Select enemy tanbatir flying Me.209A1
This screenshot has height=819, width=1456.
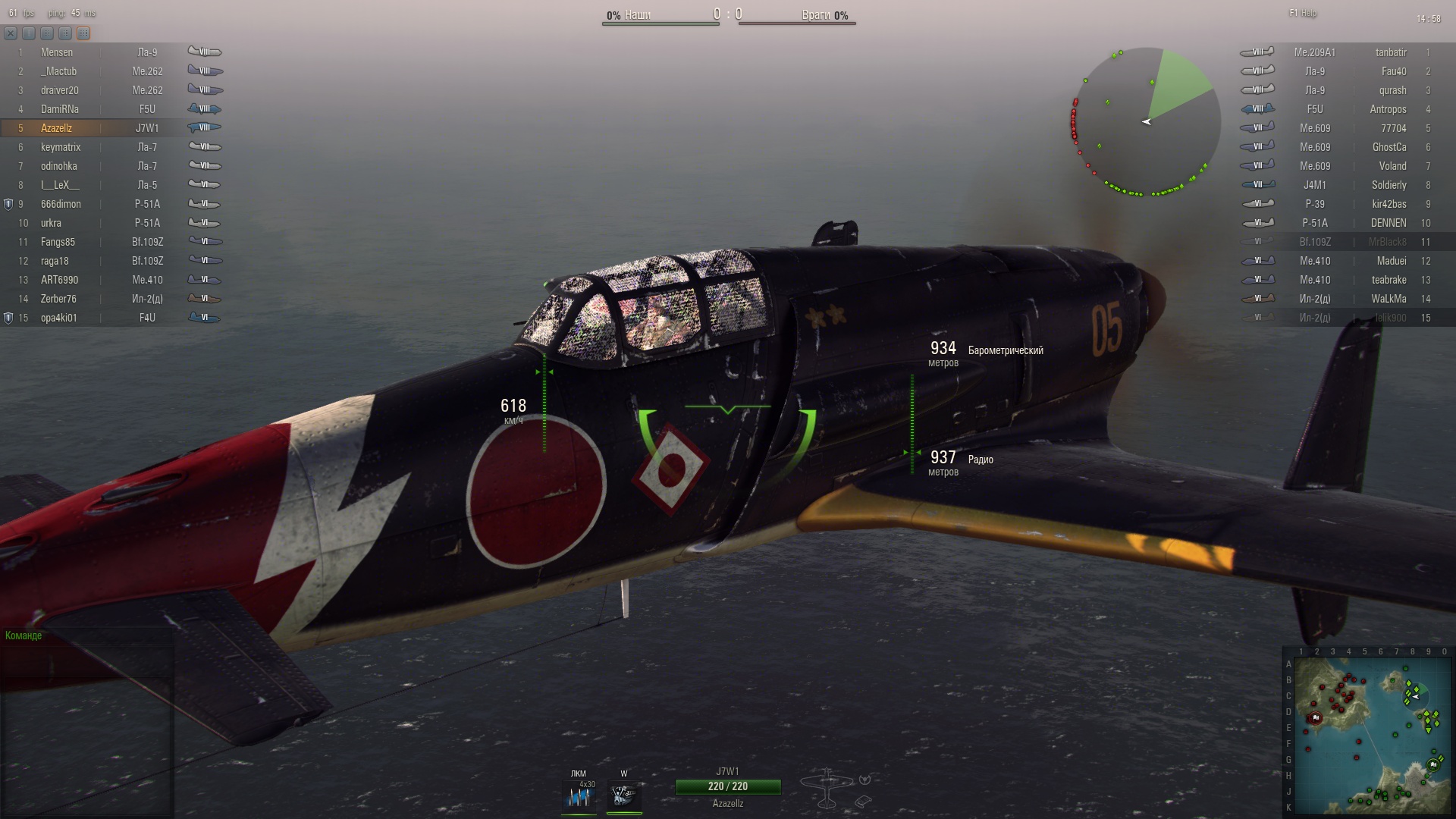(1390, 52)
